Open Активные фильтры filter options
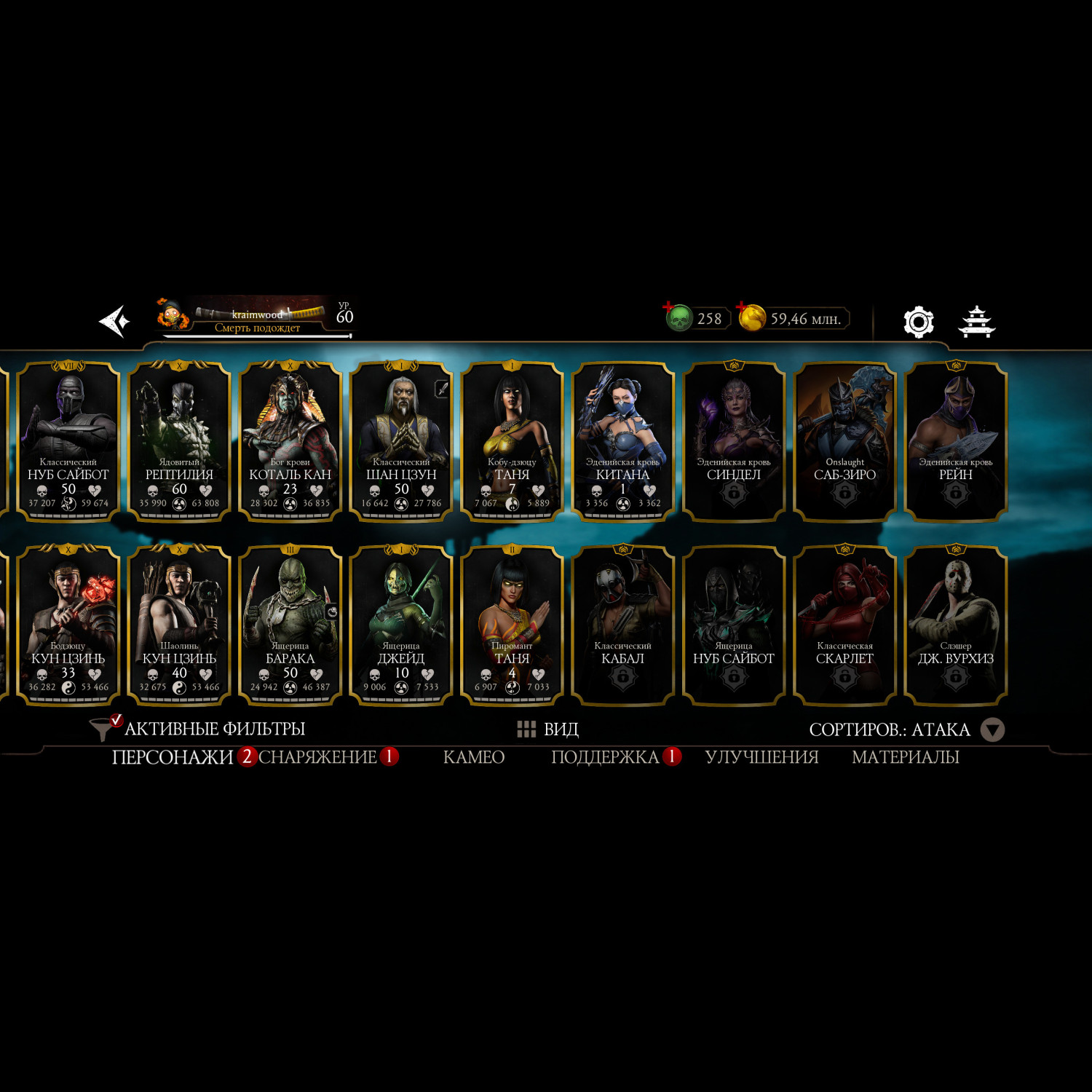 point(198,729)
